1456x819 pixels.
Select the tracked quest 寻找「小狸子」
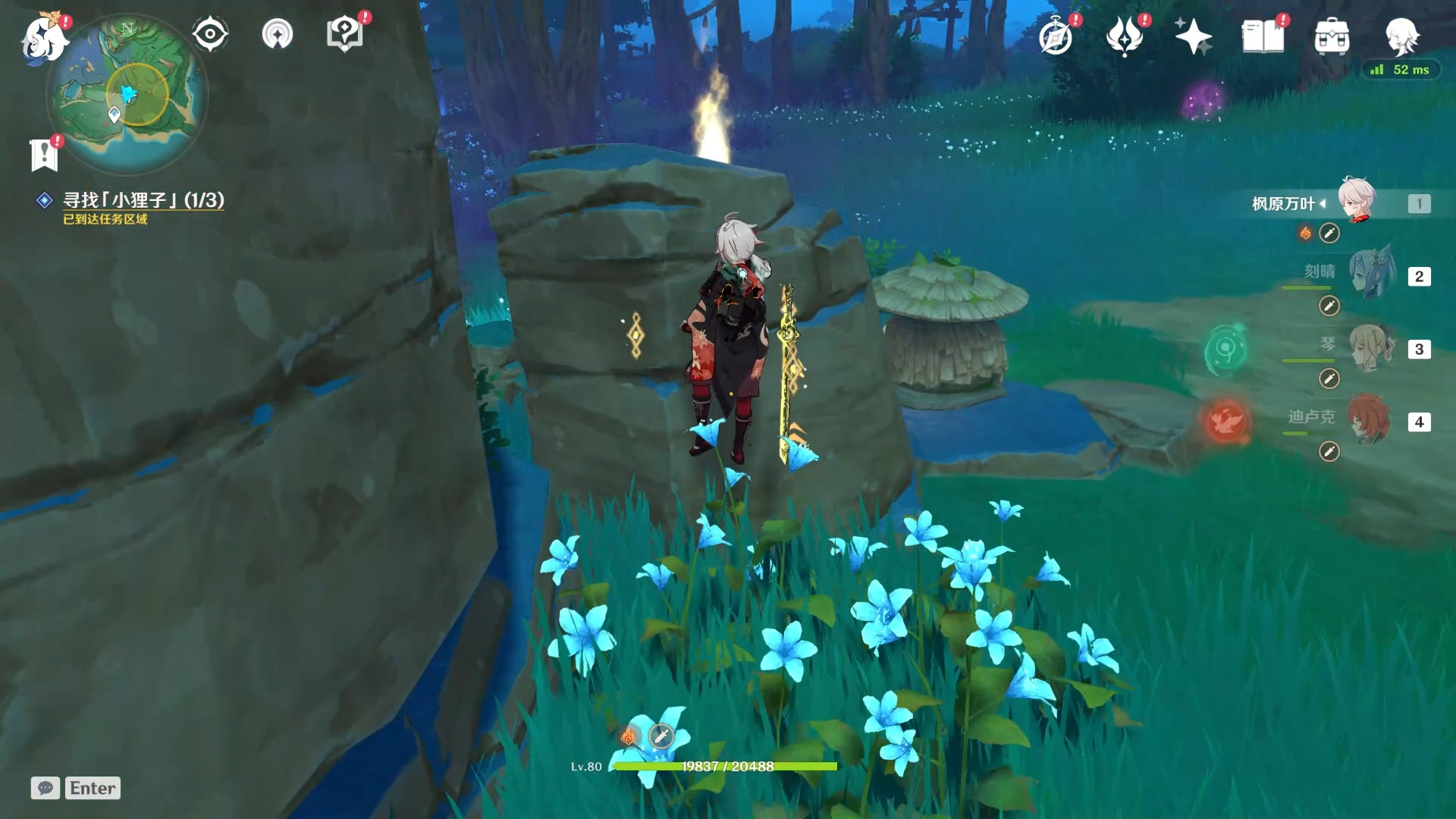click(x=143, y=200)
